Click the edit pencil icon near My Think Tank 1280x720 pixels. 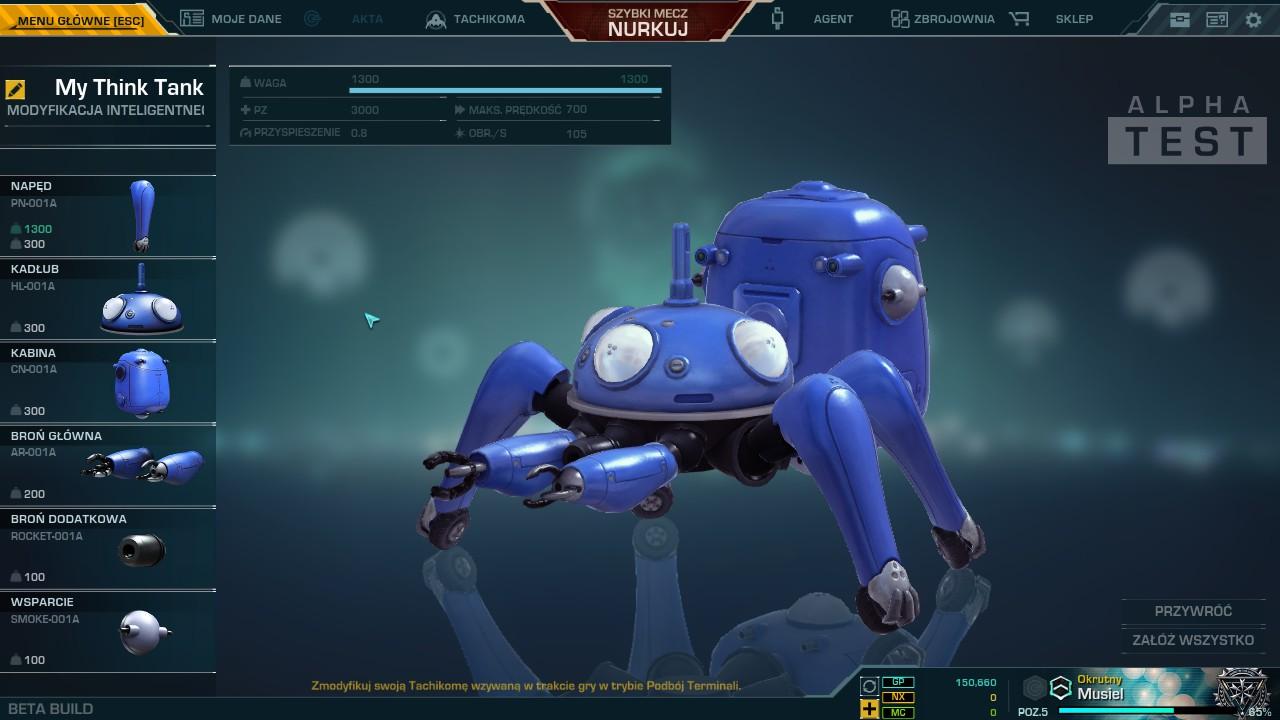pos(14,90)
